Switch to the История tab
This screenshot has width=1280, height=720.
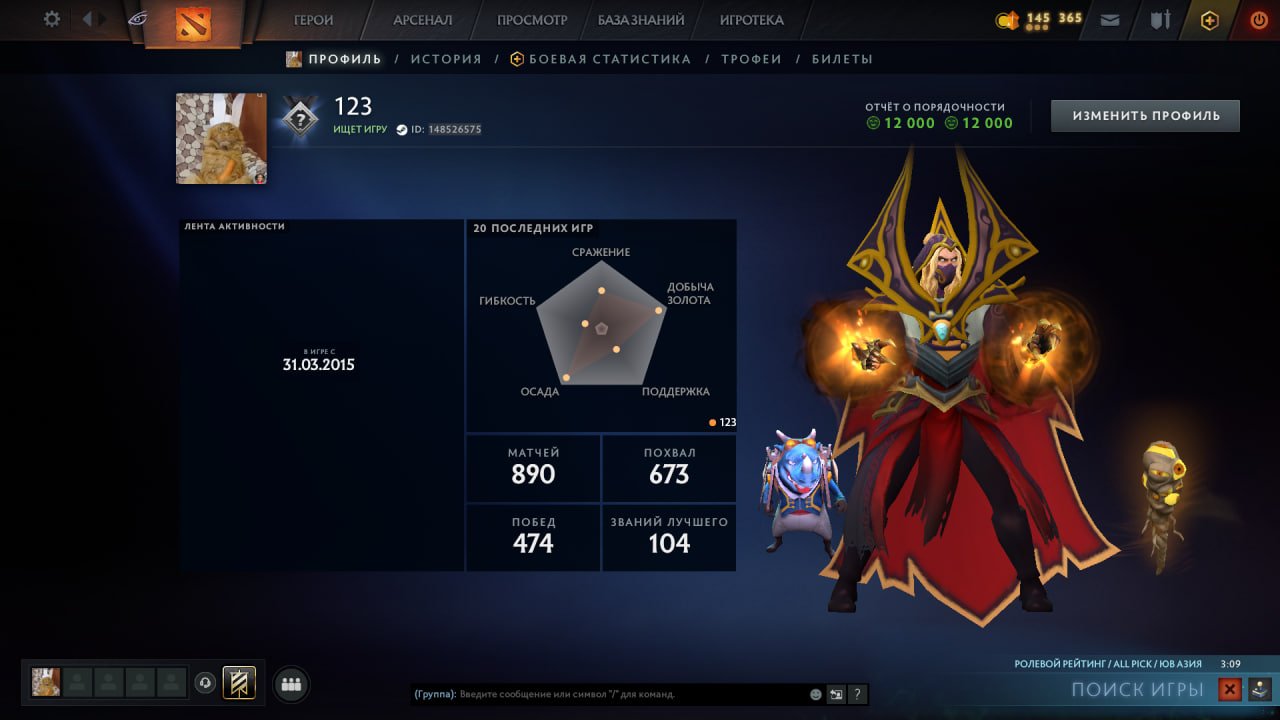tap(446, 59)
